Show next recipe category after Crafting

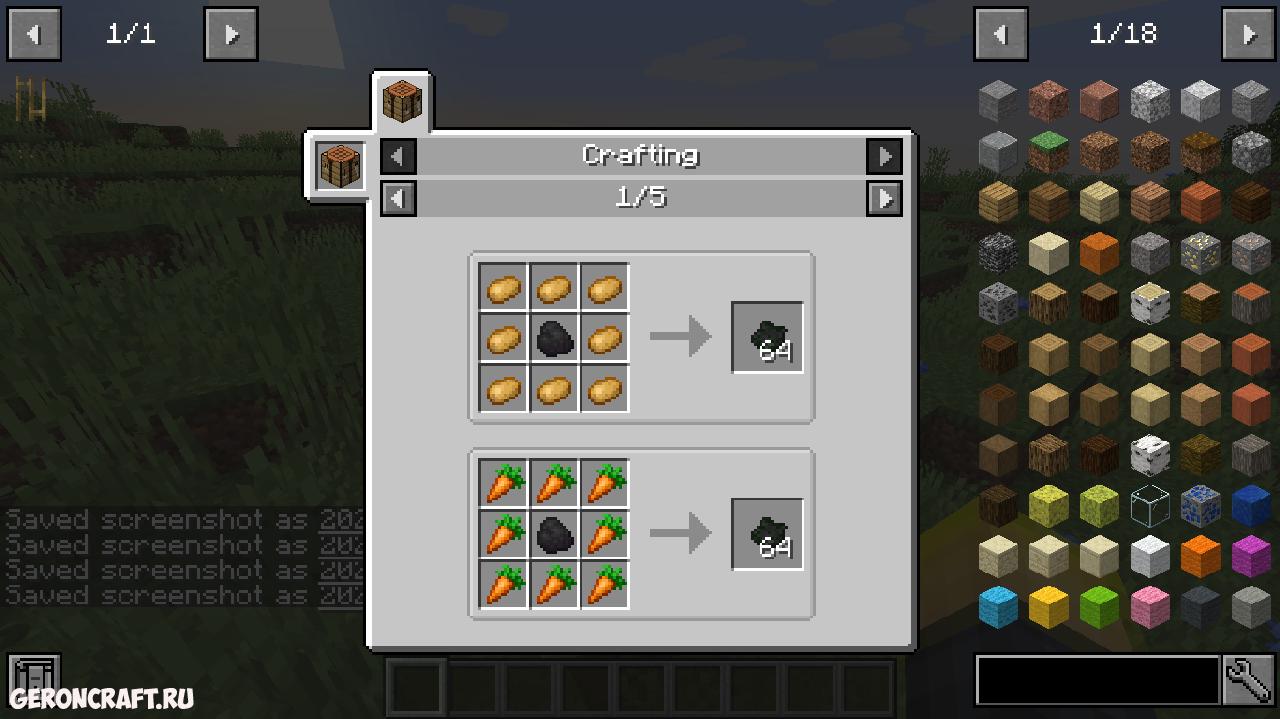point(884,156)
